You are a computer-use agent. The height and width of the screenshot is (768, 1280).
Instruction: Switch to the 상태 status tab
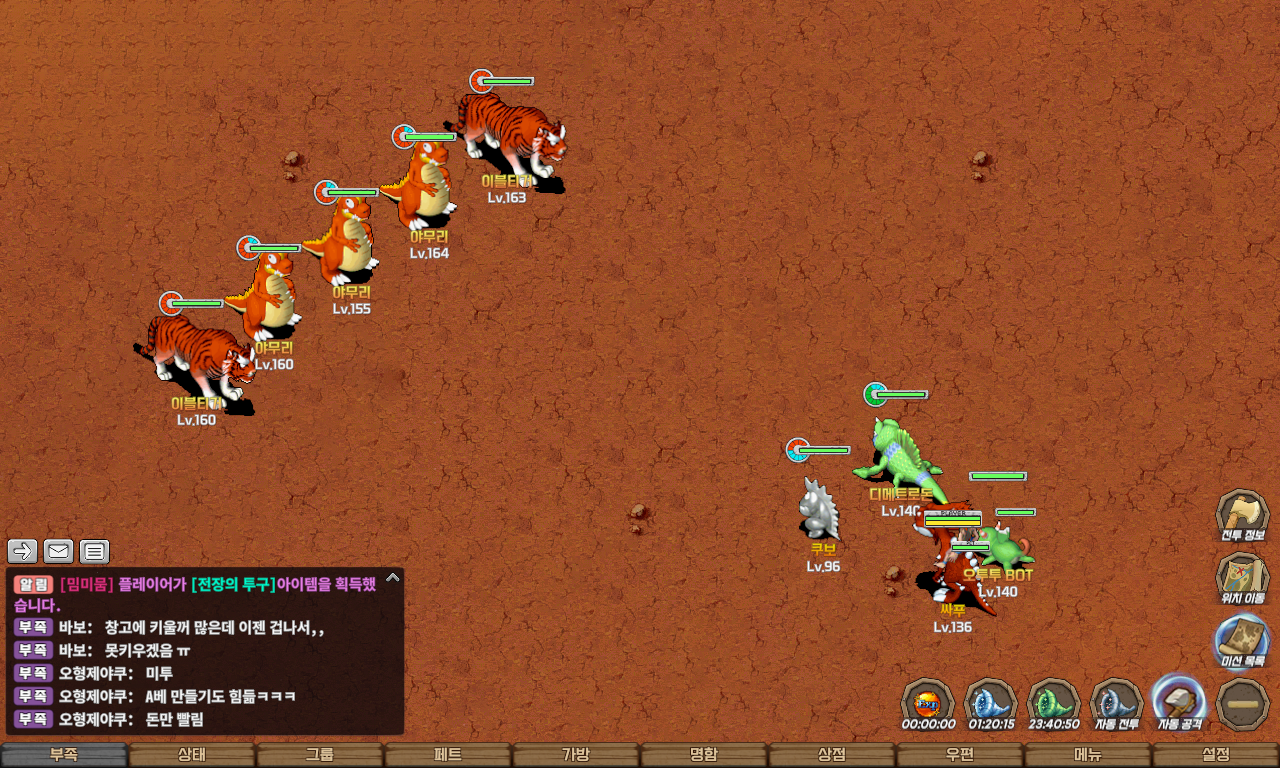click(192, 755)
